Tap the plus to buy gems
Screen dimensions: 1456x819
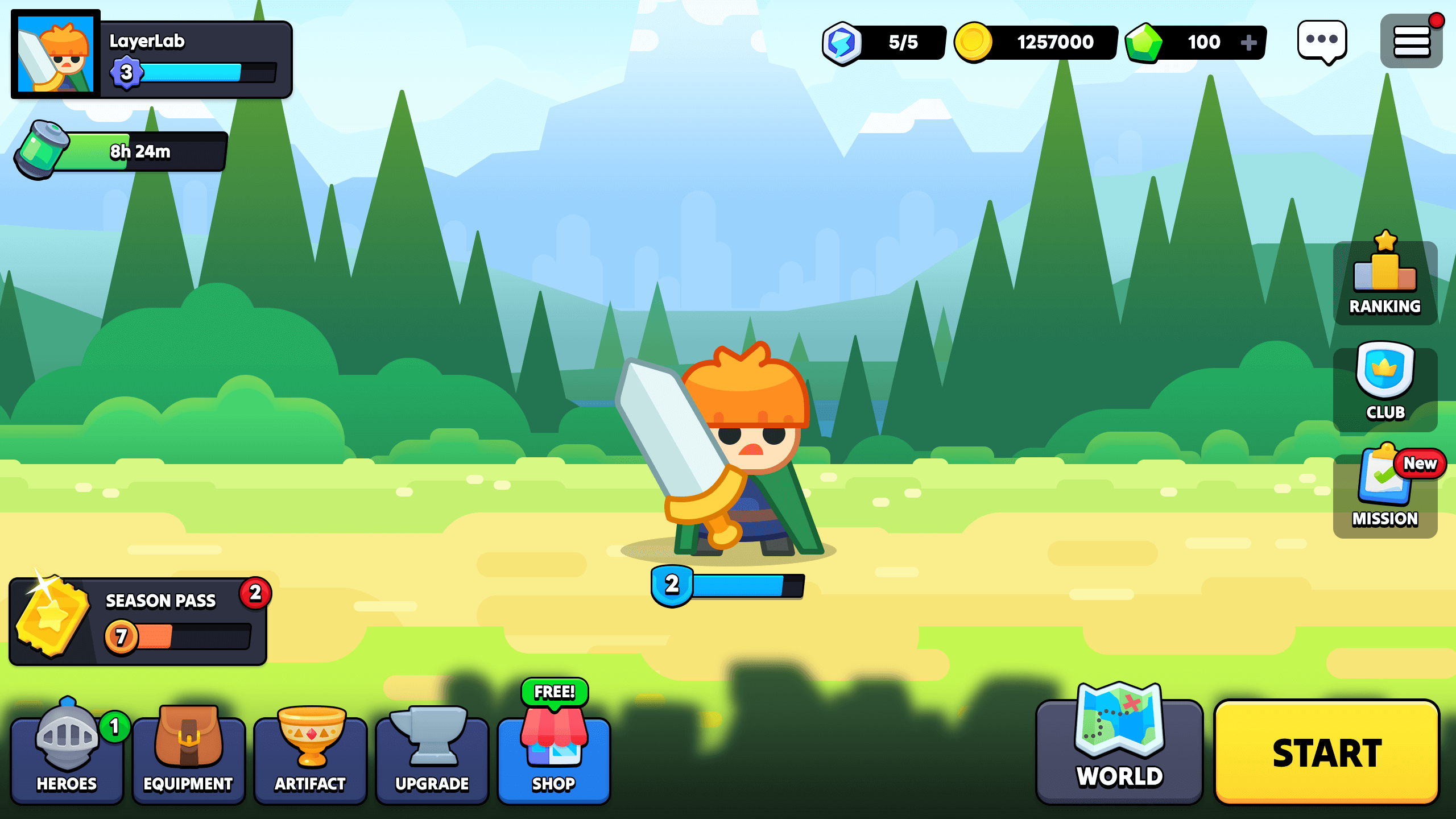1248,42
